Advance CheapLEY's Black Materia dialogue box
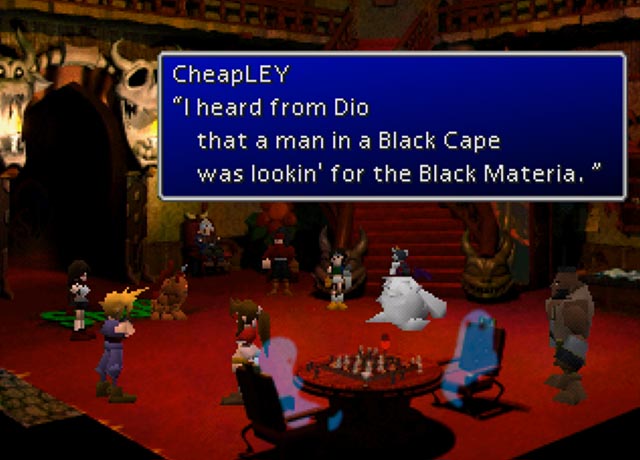640x460 pixels. (392, 125)
